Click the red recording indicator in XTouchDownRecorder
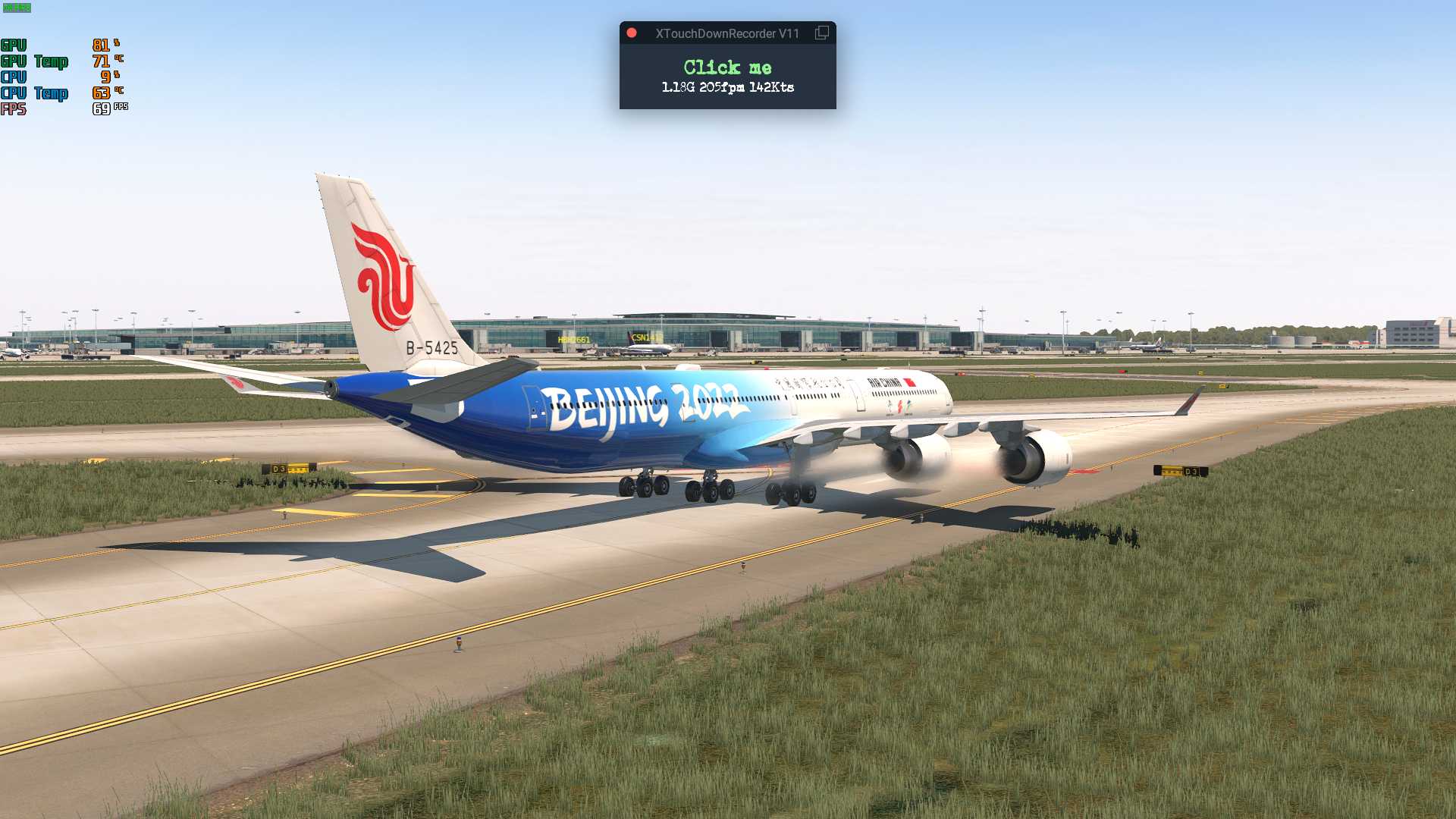 point(632,33)
